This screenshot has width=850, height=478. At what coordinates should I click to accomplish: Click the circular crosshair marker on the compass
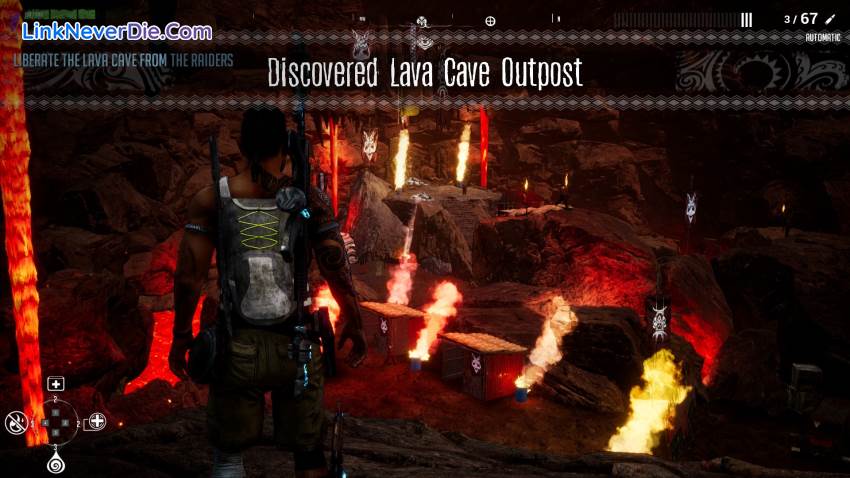point(490,20)
